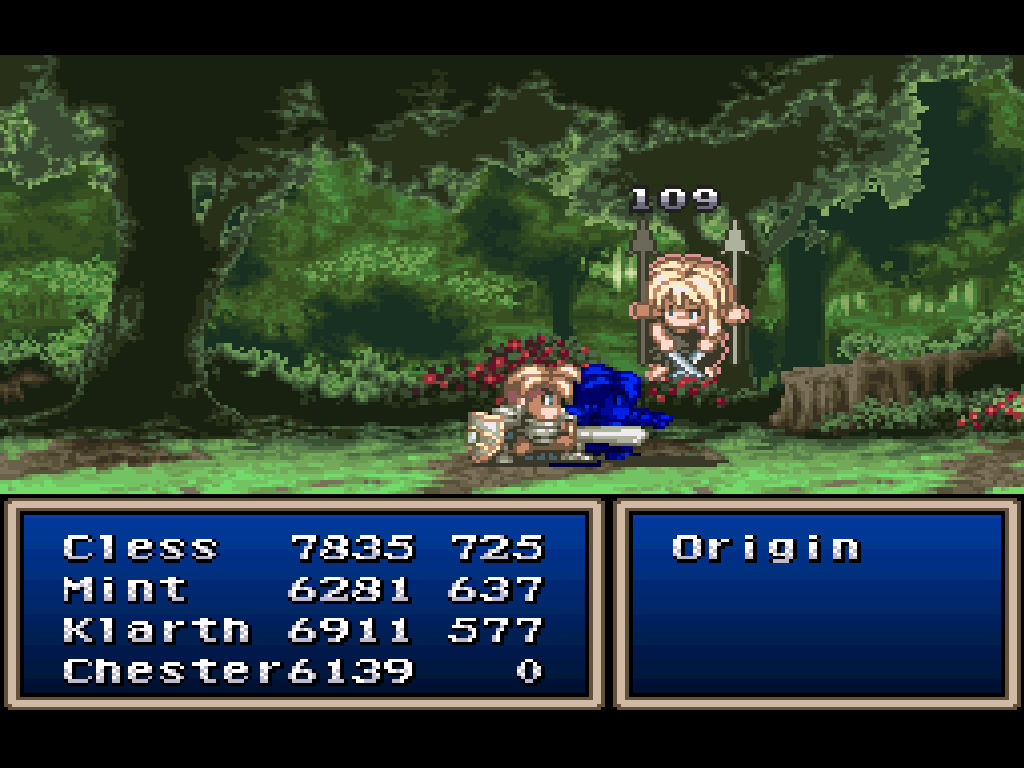Select Cless in the party list
This screenshot has height=768, width=1024.
click(140, 548)
